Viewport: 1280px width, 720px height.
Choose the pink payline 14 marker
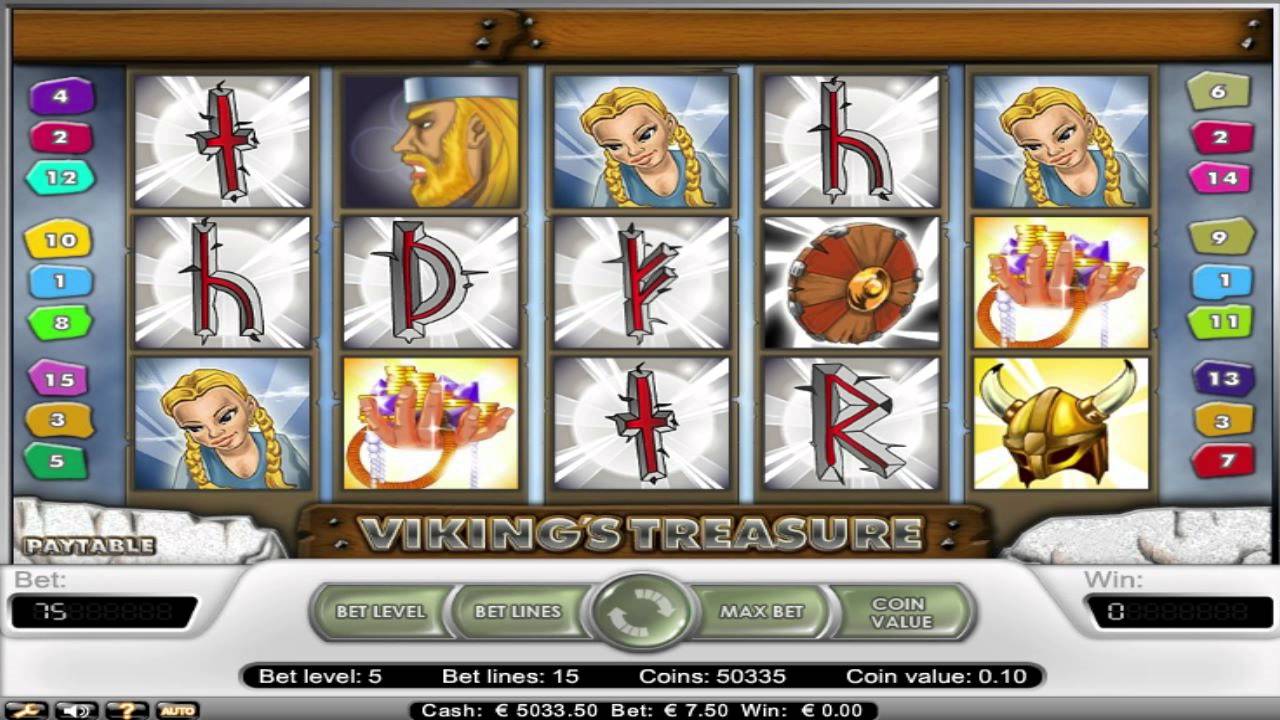point(1220,178)
